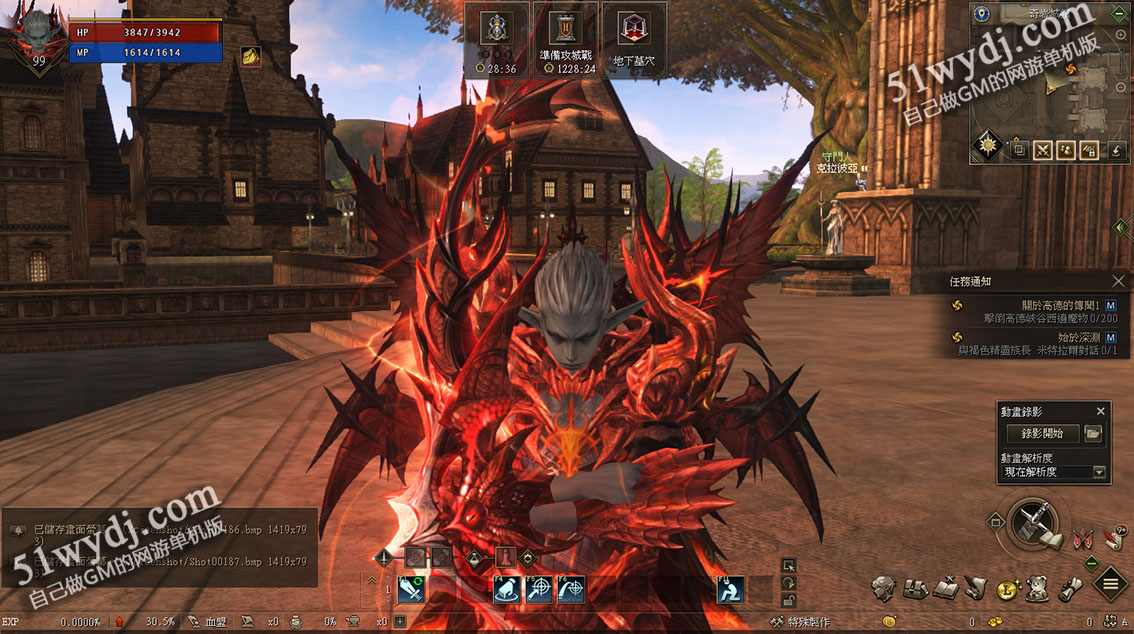Open the gold L coin shop icon
The image size is (1134, 634).
(1007, 589)
